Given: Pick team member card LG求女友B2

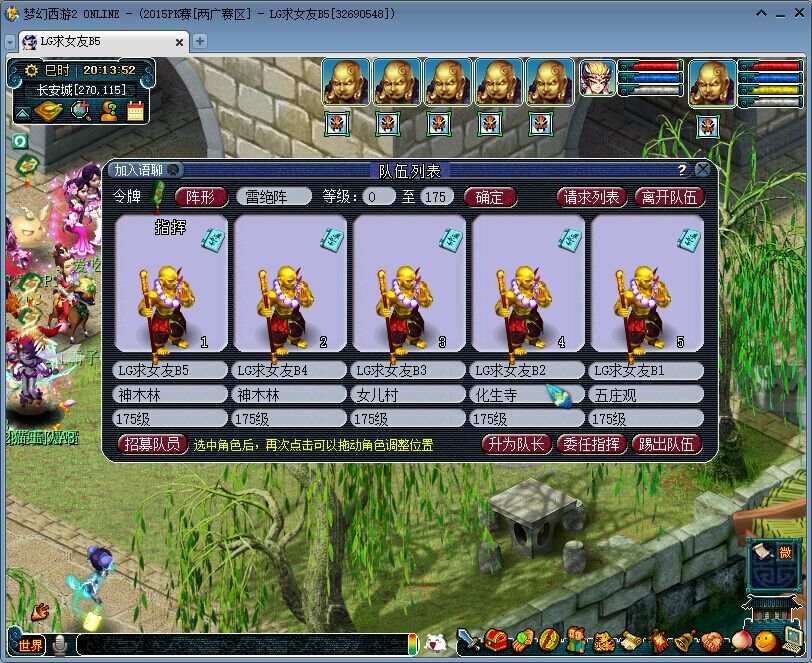Looking at the screenshot, I should (528, 284).
